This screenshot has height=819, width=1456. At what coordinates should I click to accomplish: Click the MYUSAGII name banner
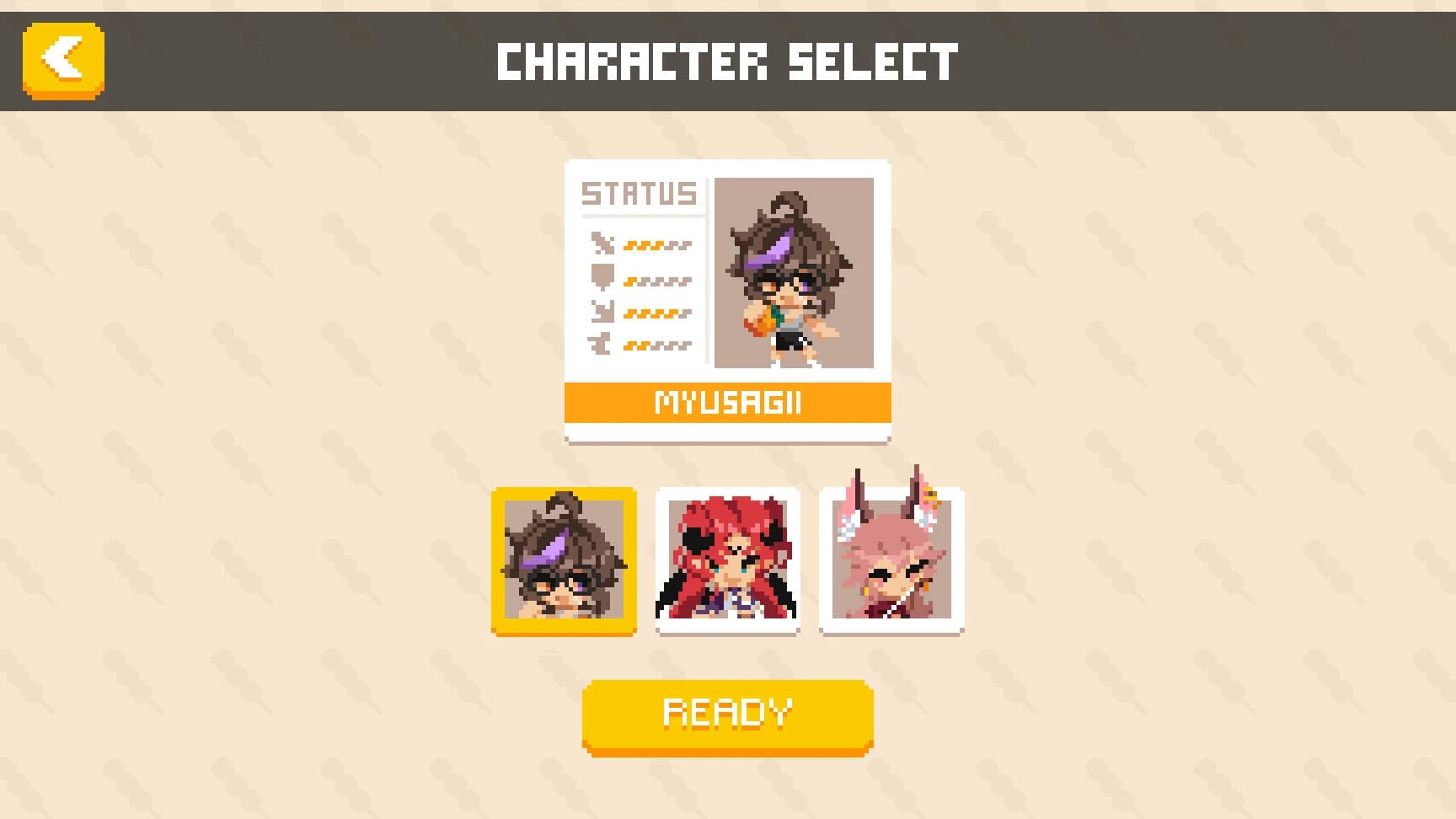728,403
